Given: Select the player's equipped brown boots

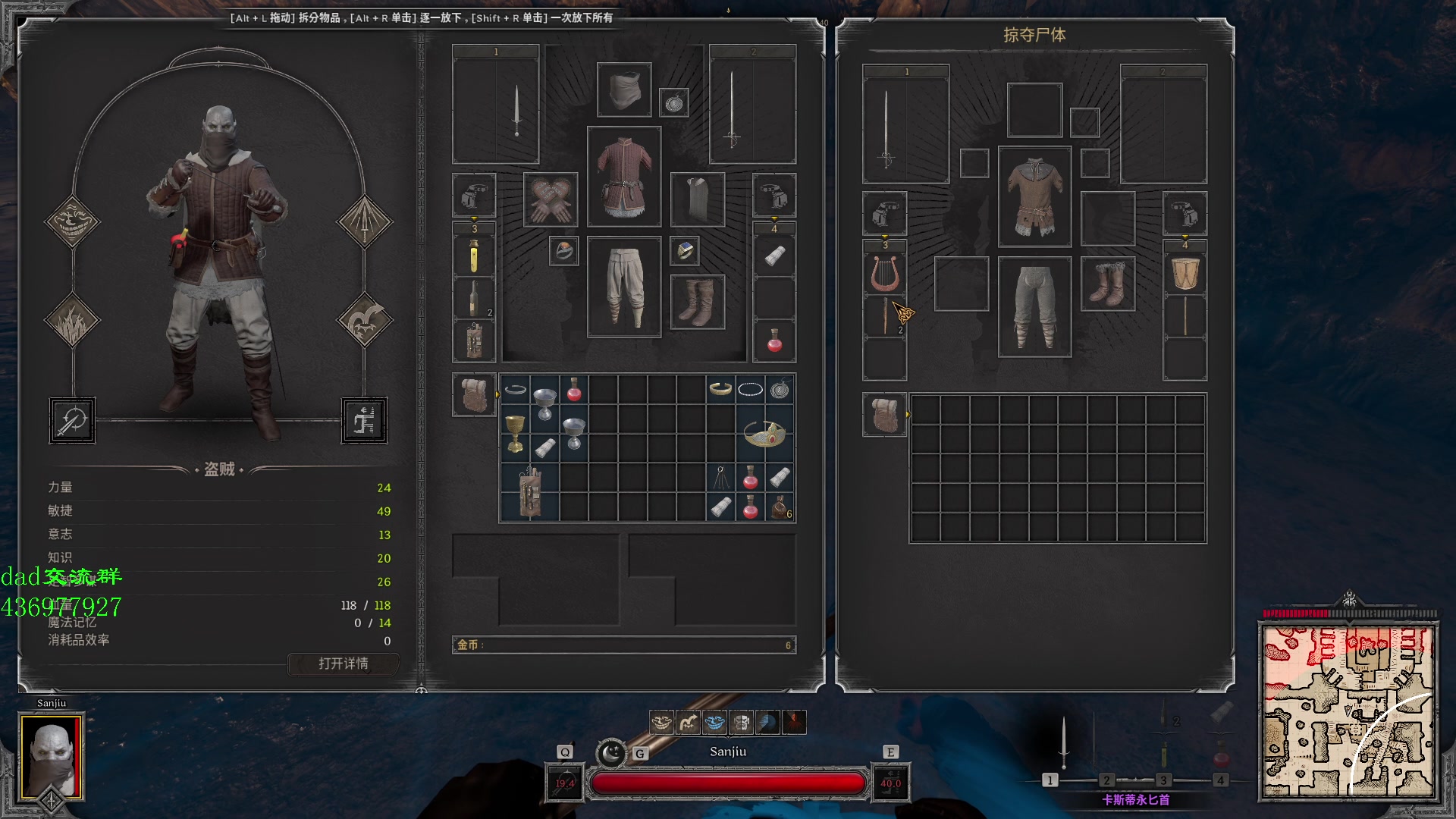Looking at the screenshot, I should point(697,302).
